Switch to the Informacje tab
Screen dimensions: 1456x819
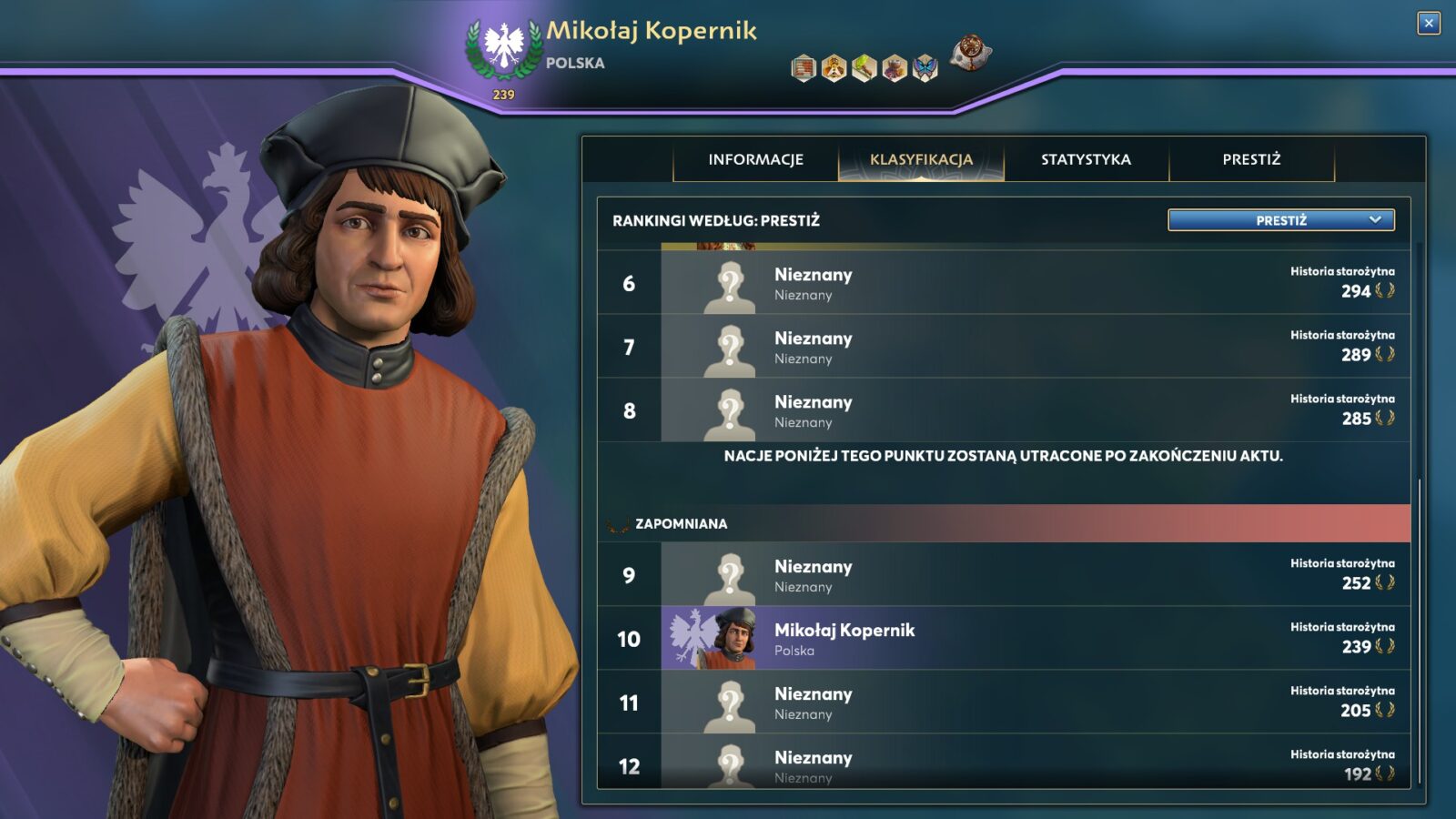pyautogui.click(x=755, y=159)
